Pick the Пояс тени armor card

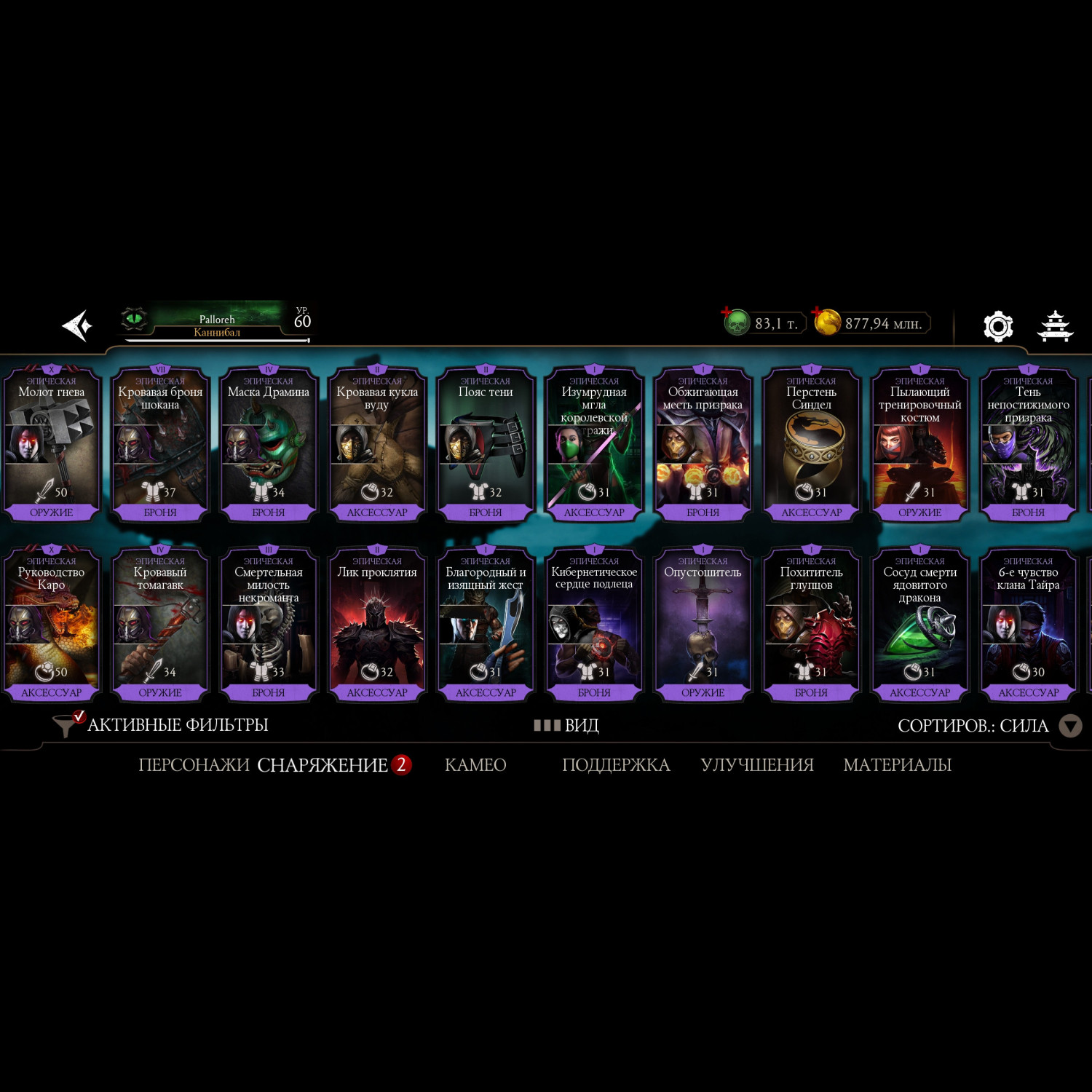tap(486, 444)
